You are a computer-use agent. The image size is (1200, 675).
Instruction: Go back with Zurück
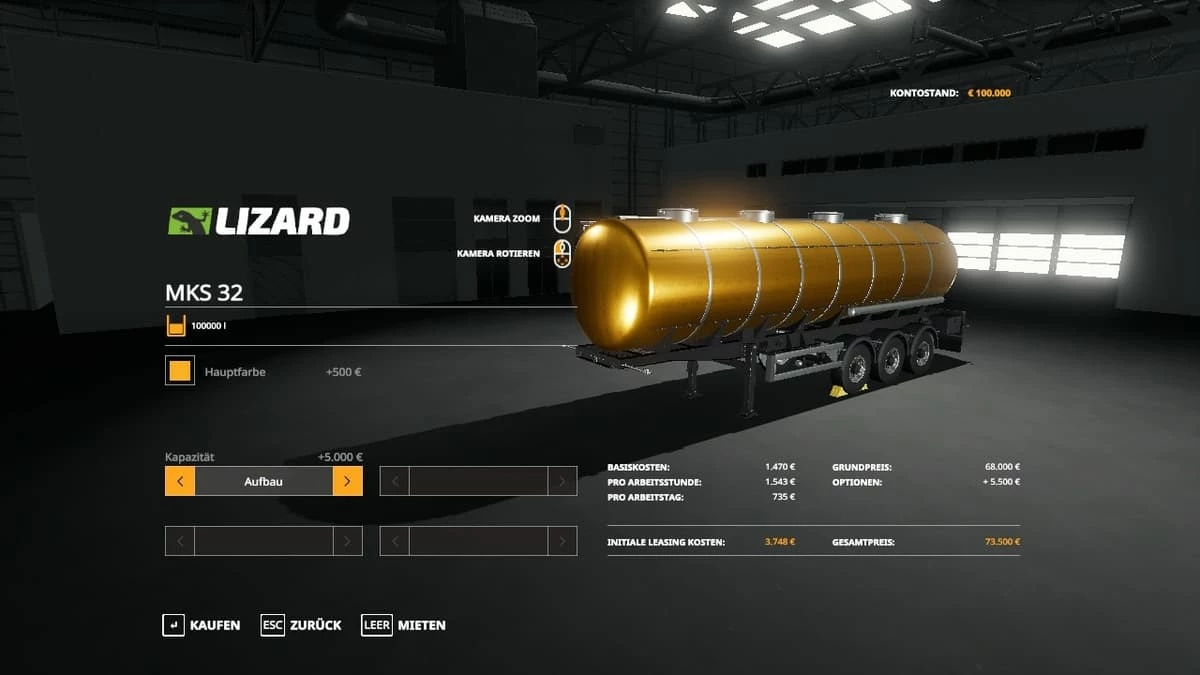pos(301,625)
